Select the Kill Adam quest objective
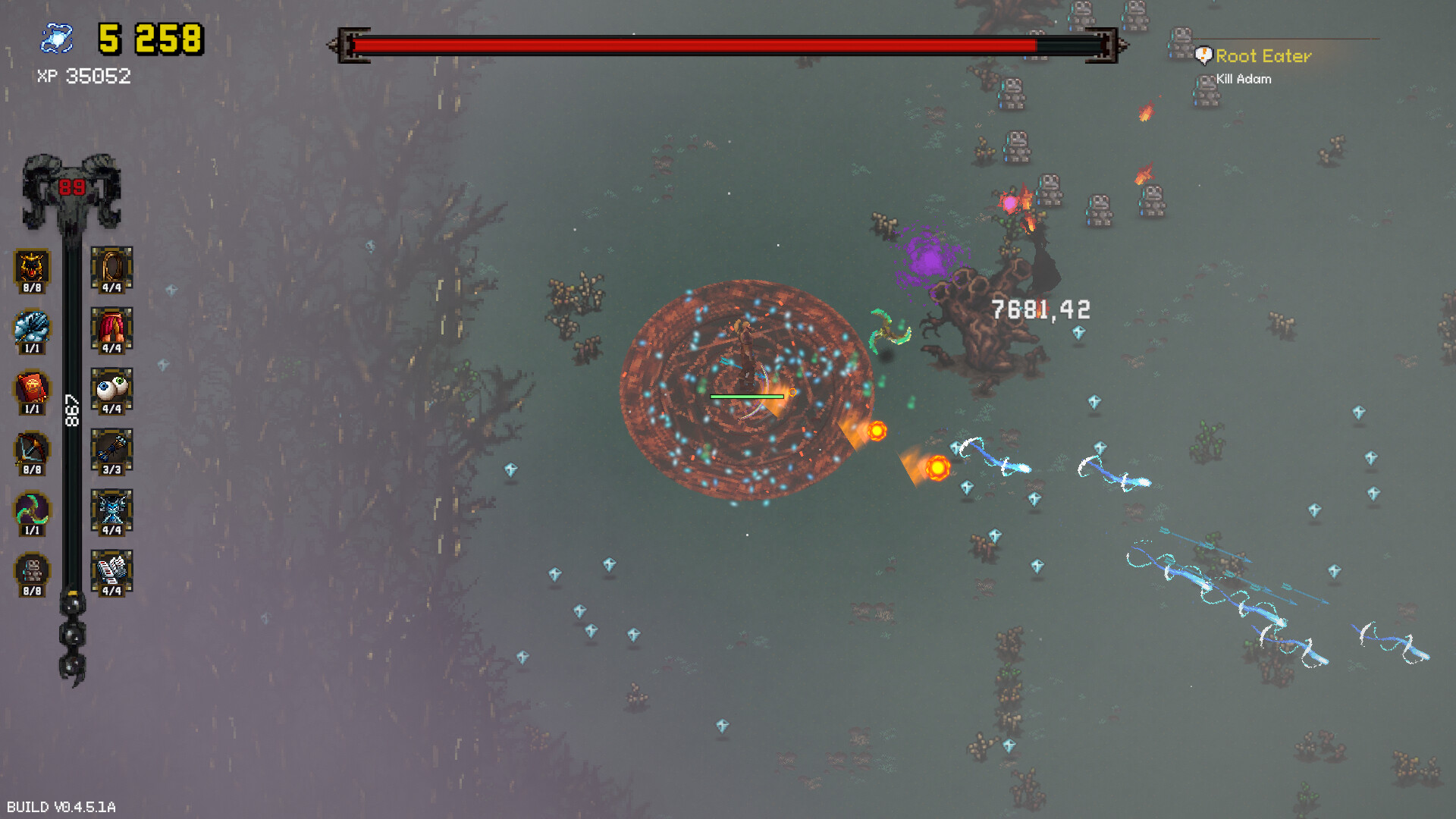This screenshot has width=1456, height=819. coord(1243,78)
